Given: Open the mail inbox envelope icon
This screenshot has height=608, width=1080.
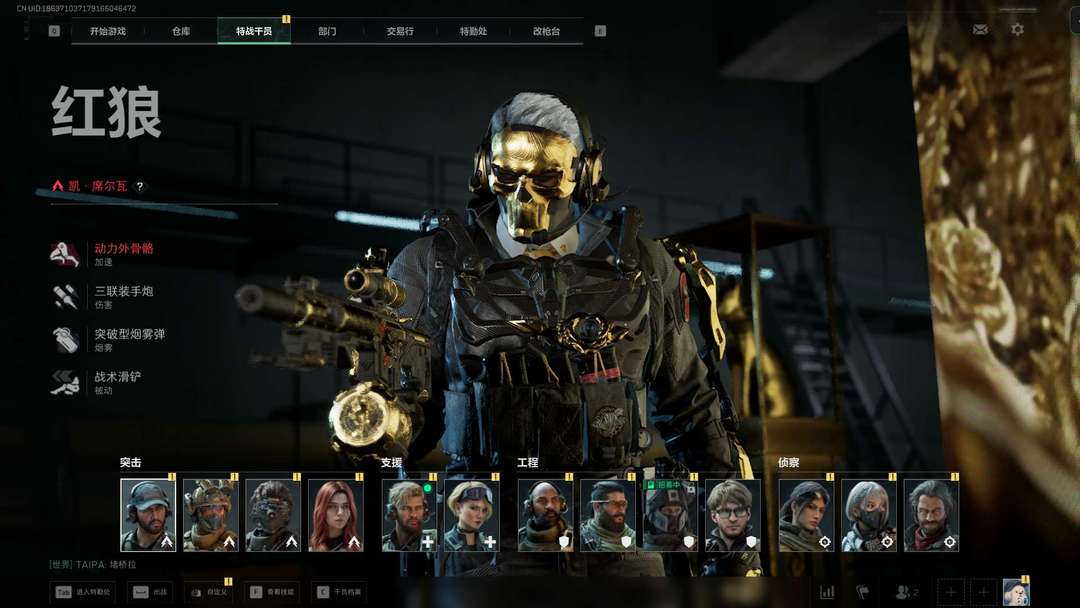Looking at the screenshot, I should pyautogui.click(x=980, y=30).
